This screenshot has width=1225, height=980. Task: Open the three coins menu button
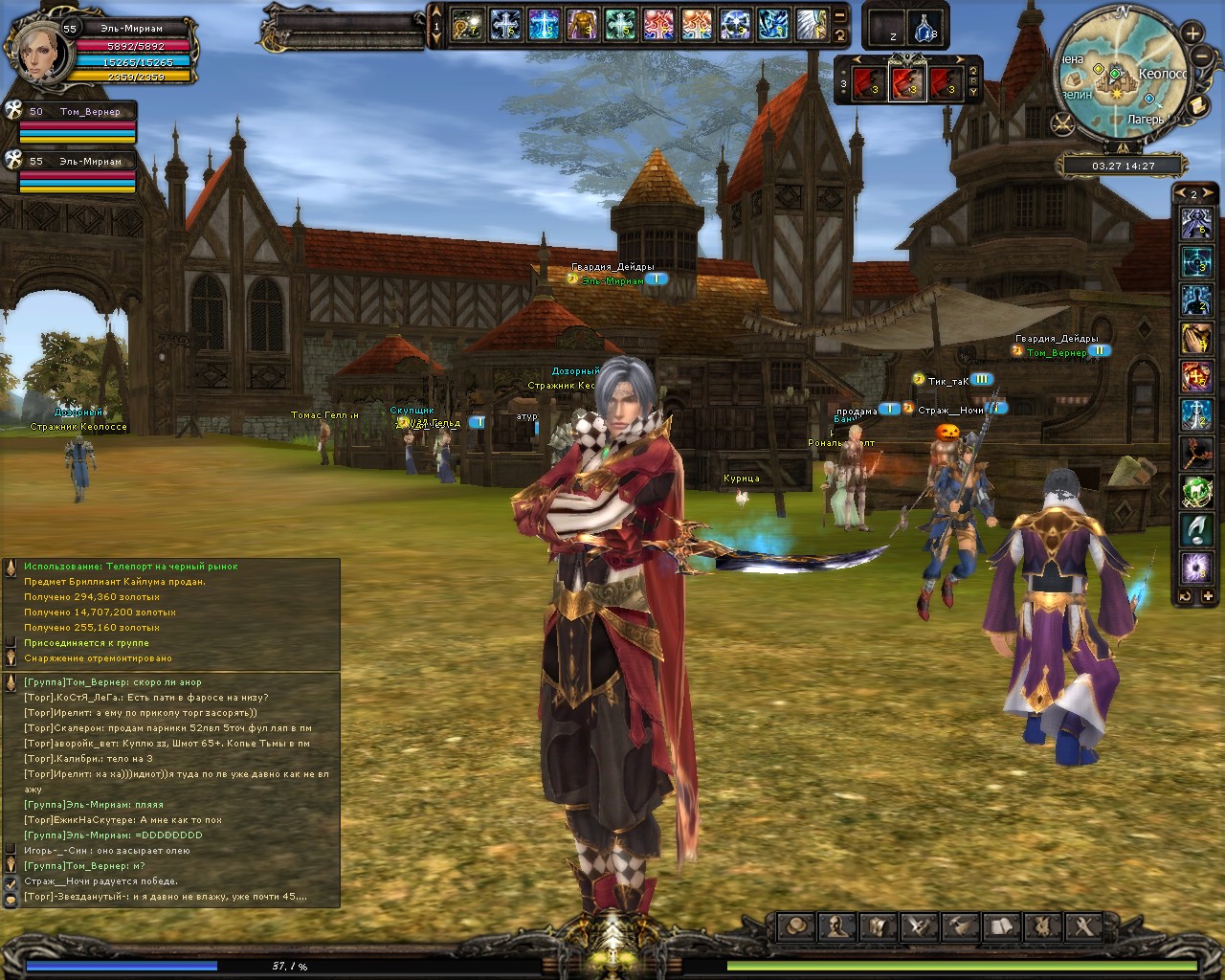point(796,925)
